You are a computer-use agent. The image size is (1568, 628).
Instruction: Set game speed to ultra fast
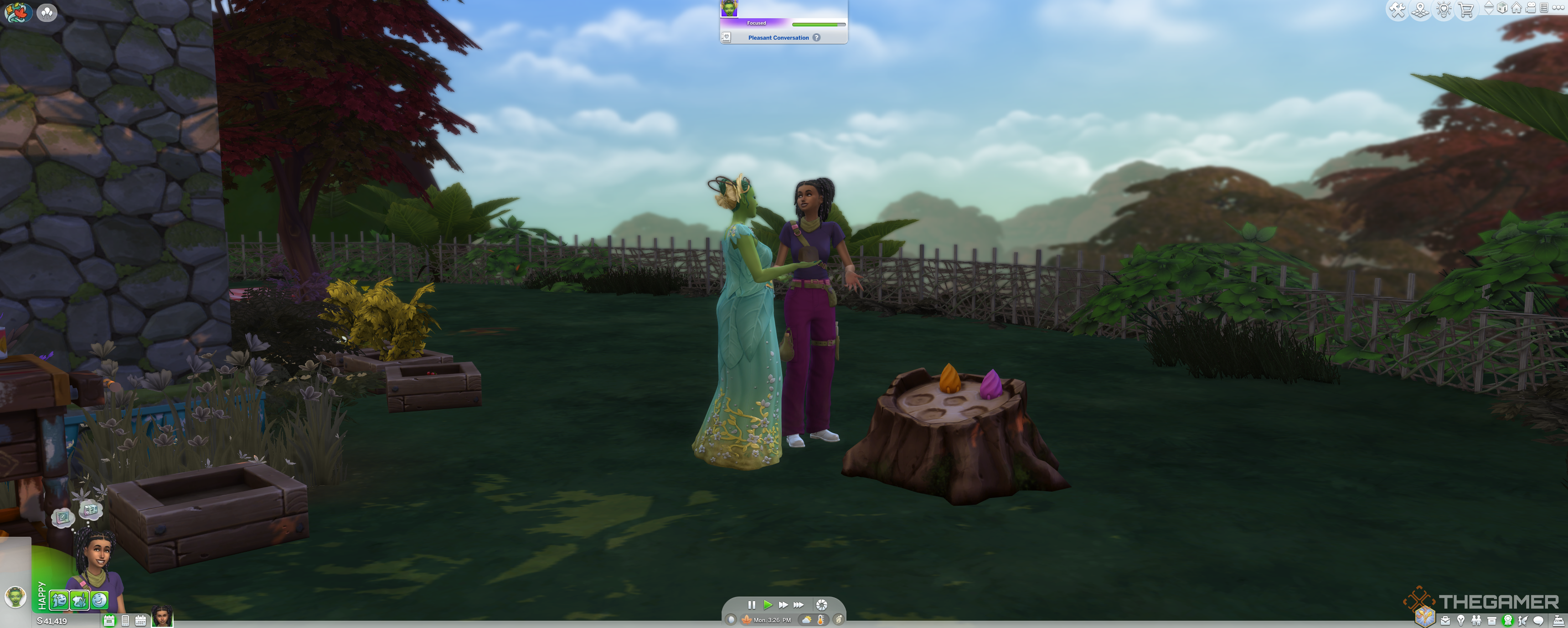[799, 605]
